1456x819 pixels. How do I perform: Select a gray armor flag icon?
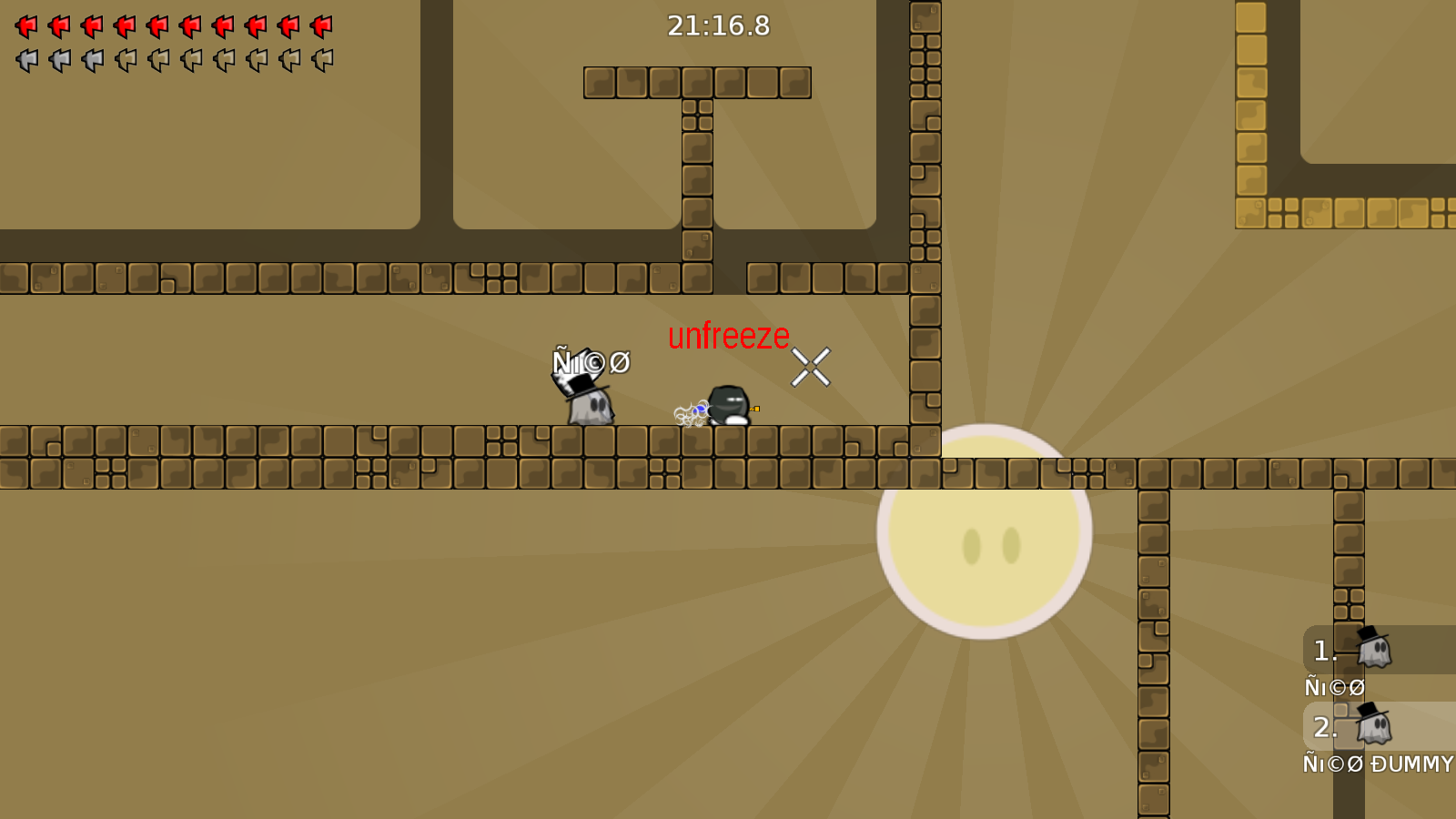click(25, 60)
